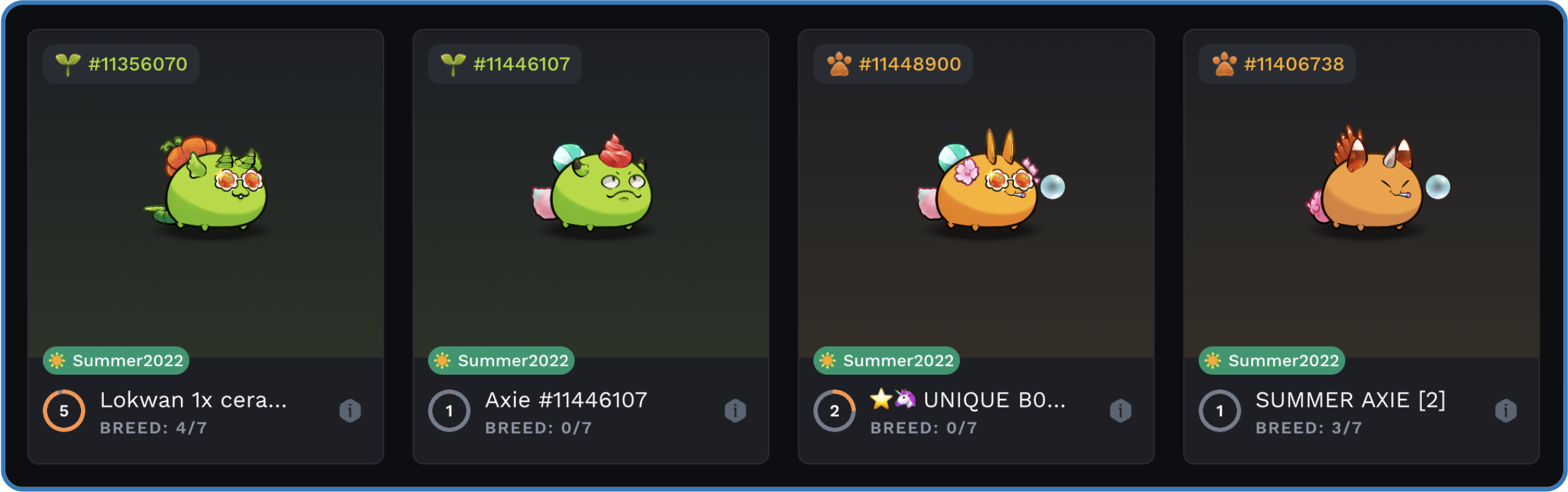Click the Summer2022 badge on Axie #11448900
Screen dimensions: 1568x492
pyautogui.click(x=886, y=361)
